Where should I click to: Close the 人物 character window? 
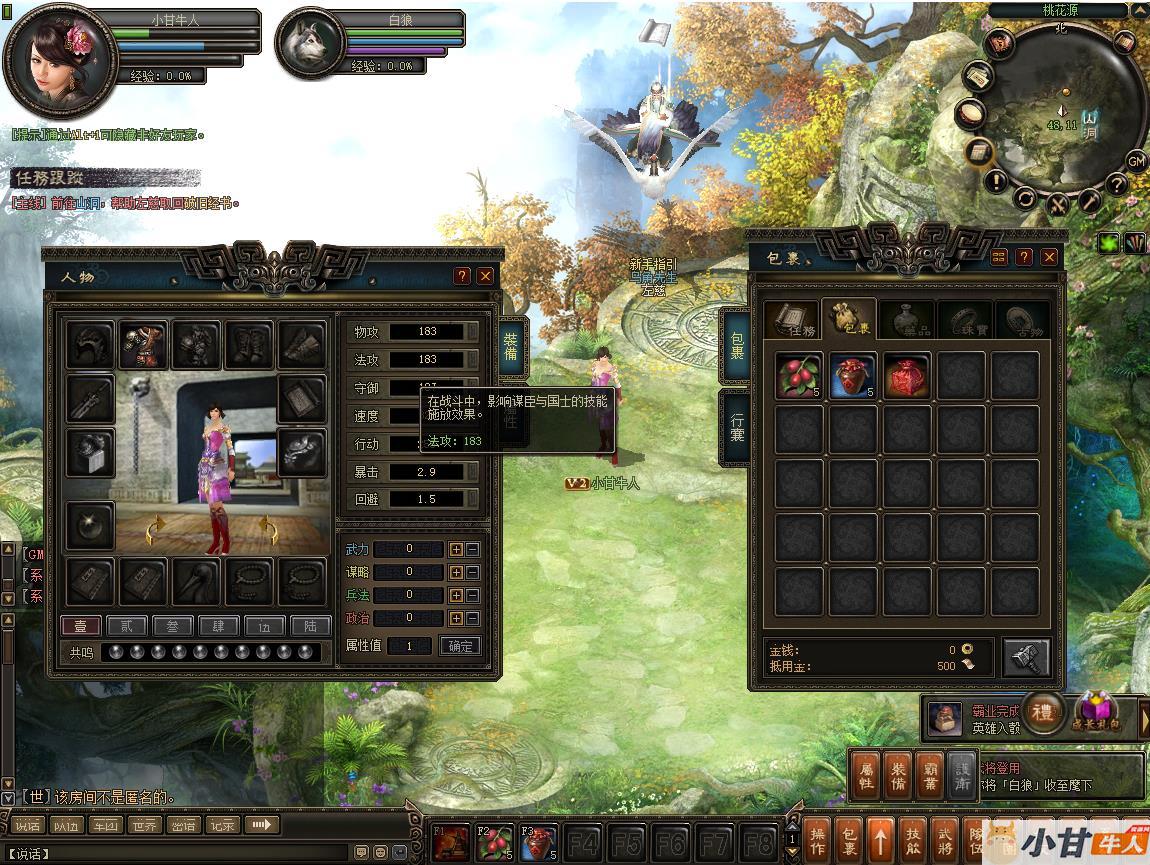(x=485, y=276)
